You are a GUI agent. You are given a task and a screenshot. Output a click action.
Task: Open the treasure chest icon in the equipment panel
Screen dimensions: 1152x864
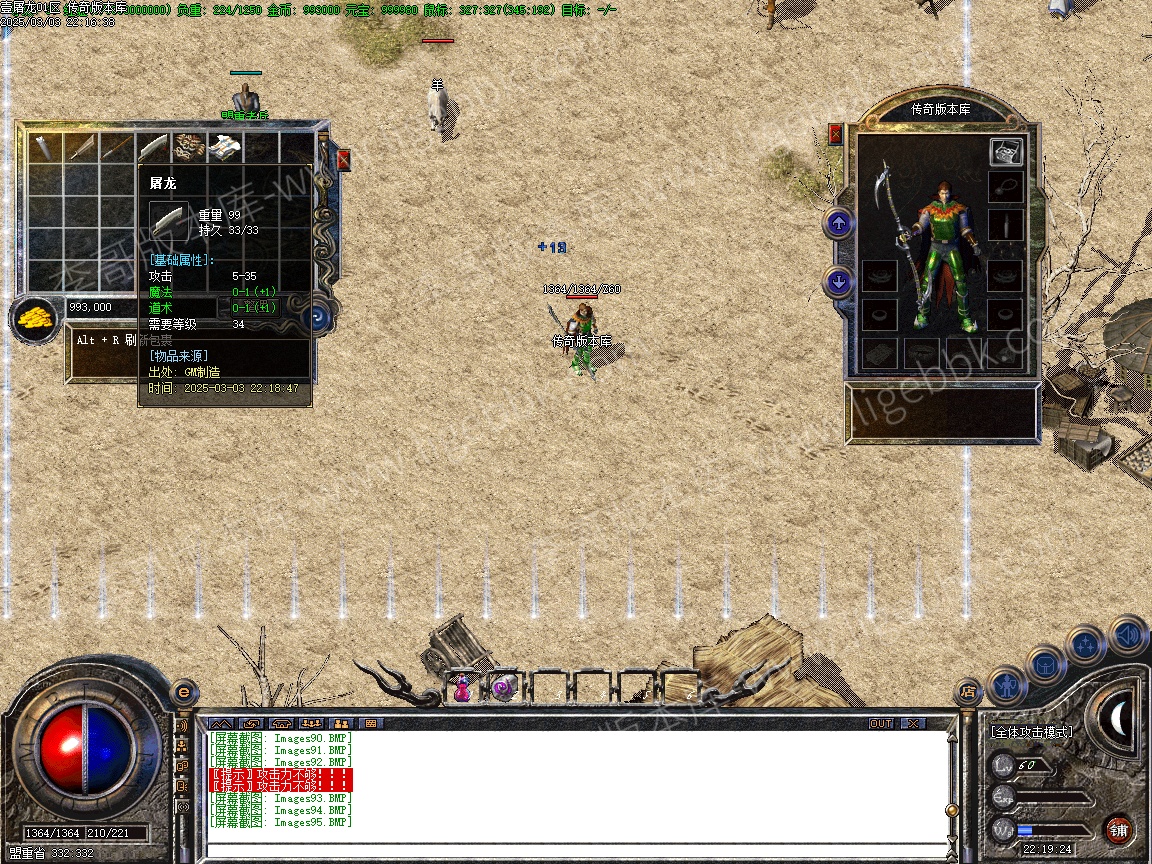pyautogui.click(x=1006, y=152)
